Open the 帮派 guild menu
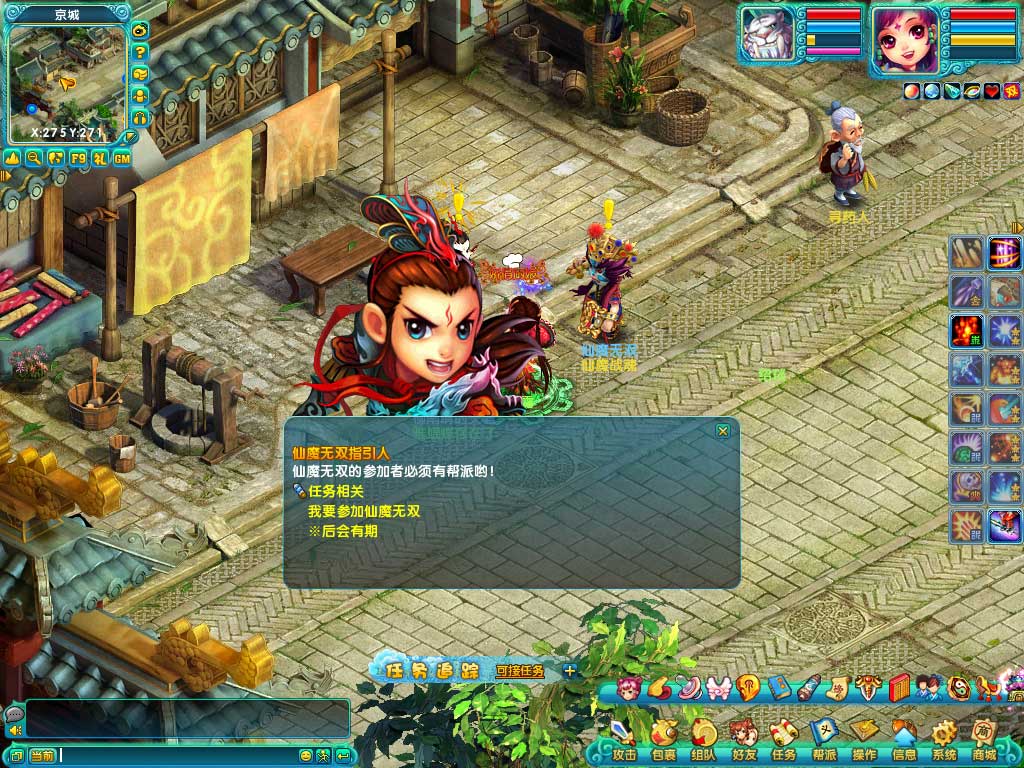The width and height of the screenshot is (1024, 768). (x=824, y=741)
